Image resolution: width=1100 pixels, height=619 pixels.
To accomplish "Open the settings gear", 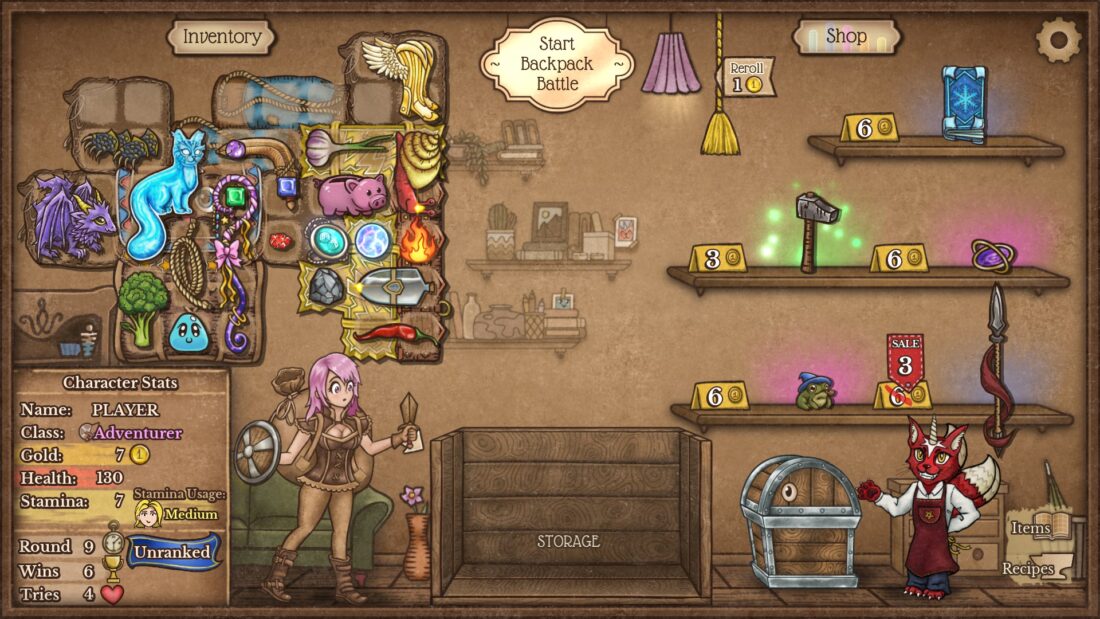I will [x=1058, y=40].
